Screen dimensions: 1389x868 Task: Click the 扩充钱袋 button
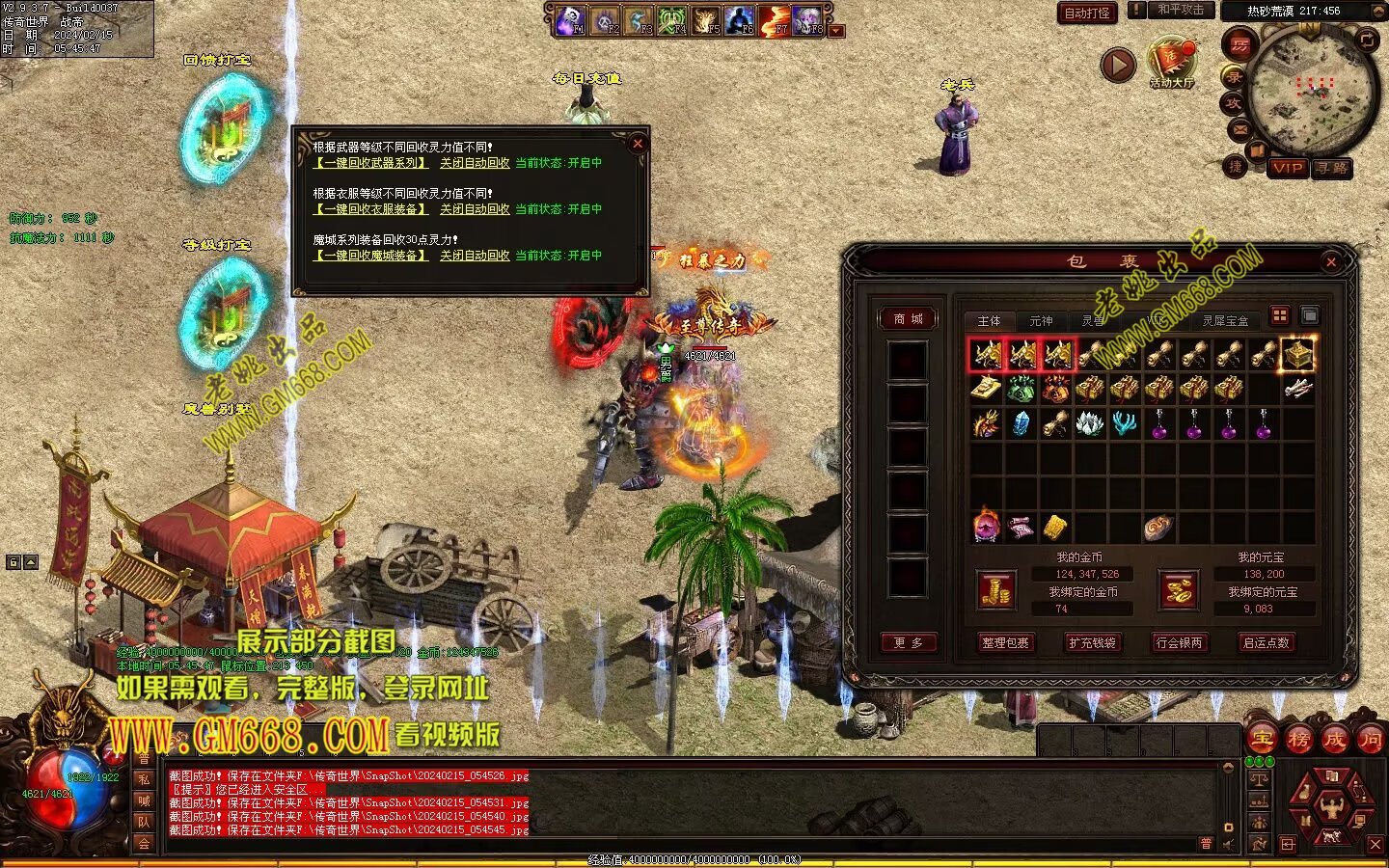coord(1092,642)
